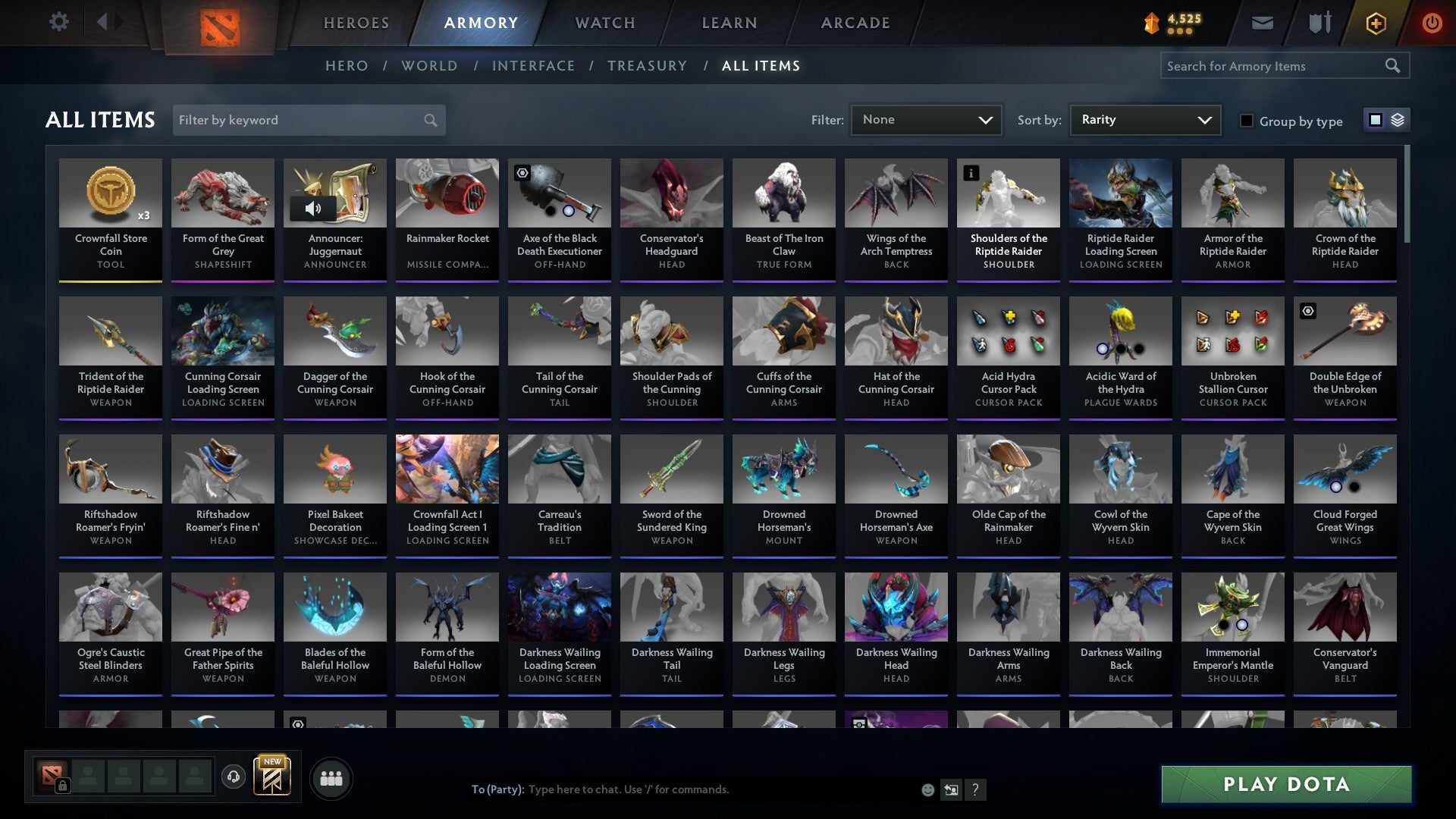Open the notifications mail icon

click(1263, 23)
